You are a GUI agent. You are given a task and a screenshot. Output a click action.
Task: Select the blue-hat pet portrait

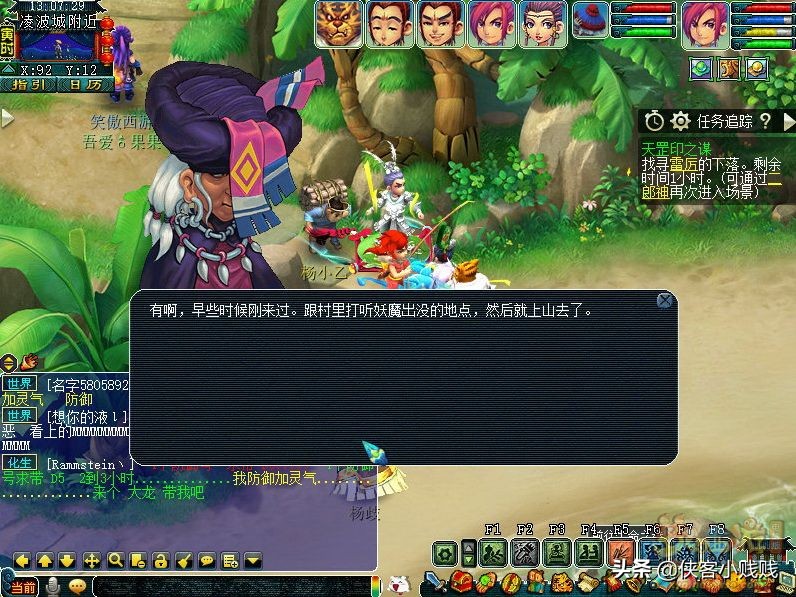point(590,24)
